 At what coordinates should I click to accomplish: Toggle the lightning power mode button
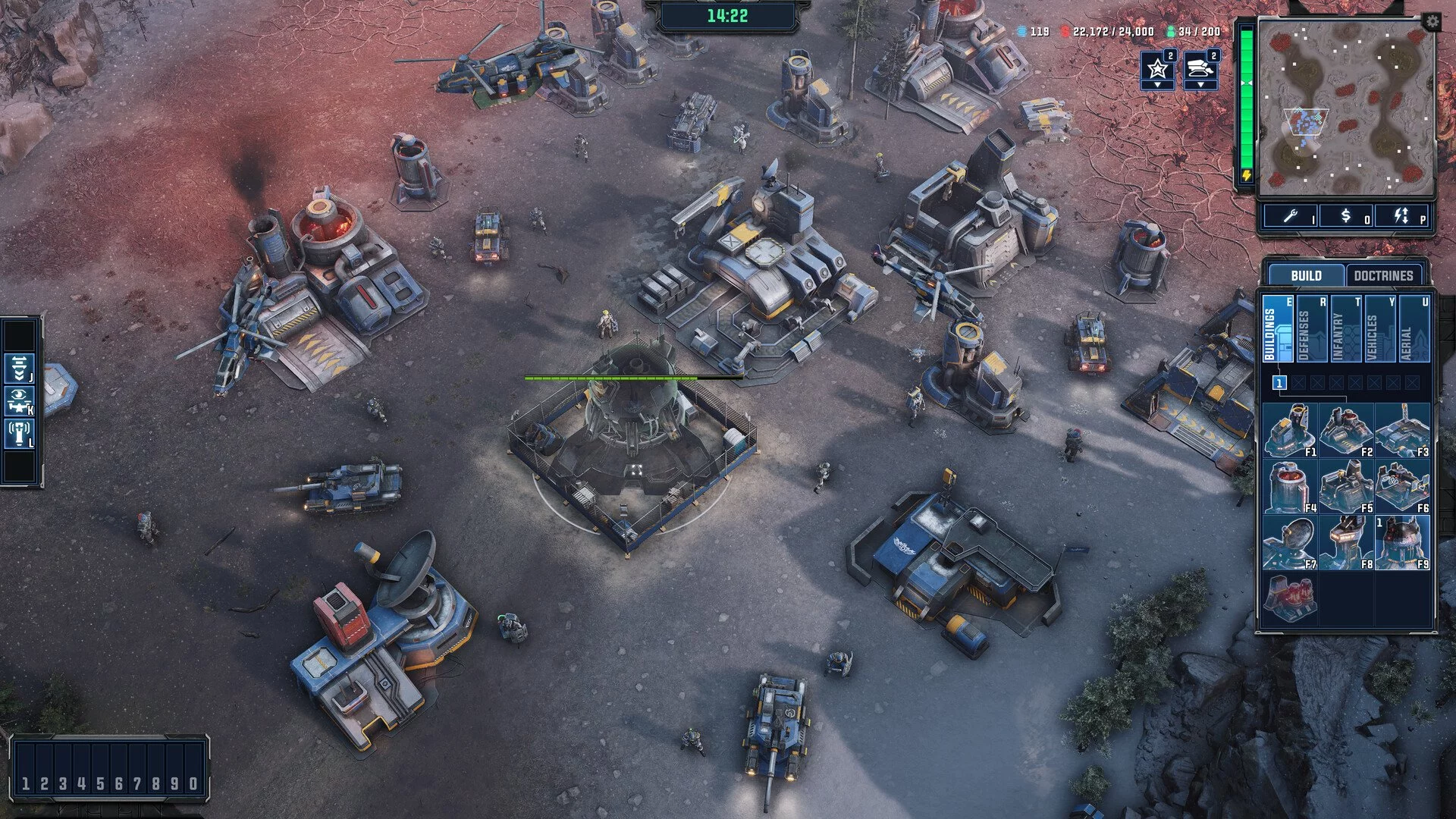click(x=1401, y=217)
